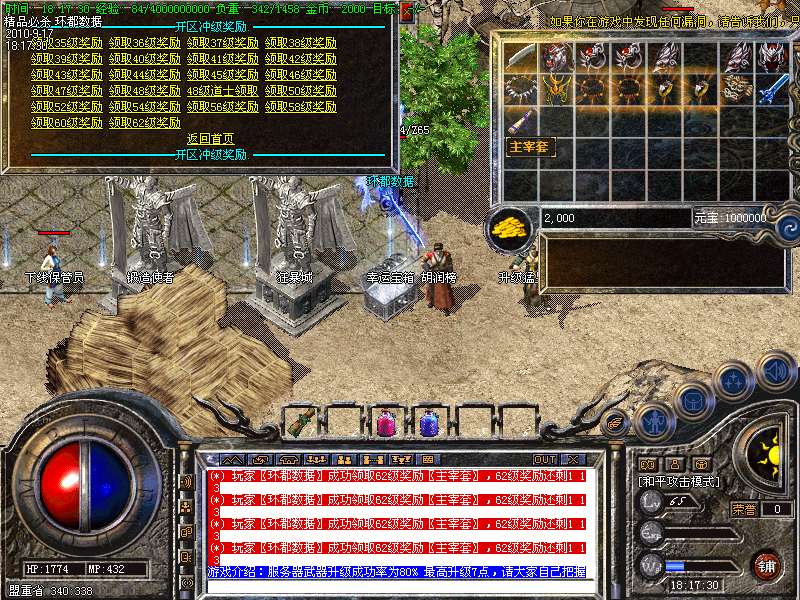Select the curved blade inventory item
Image resolution: width=800 pixels, height=600 pixels.
(519, 57)
